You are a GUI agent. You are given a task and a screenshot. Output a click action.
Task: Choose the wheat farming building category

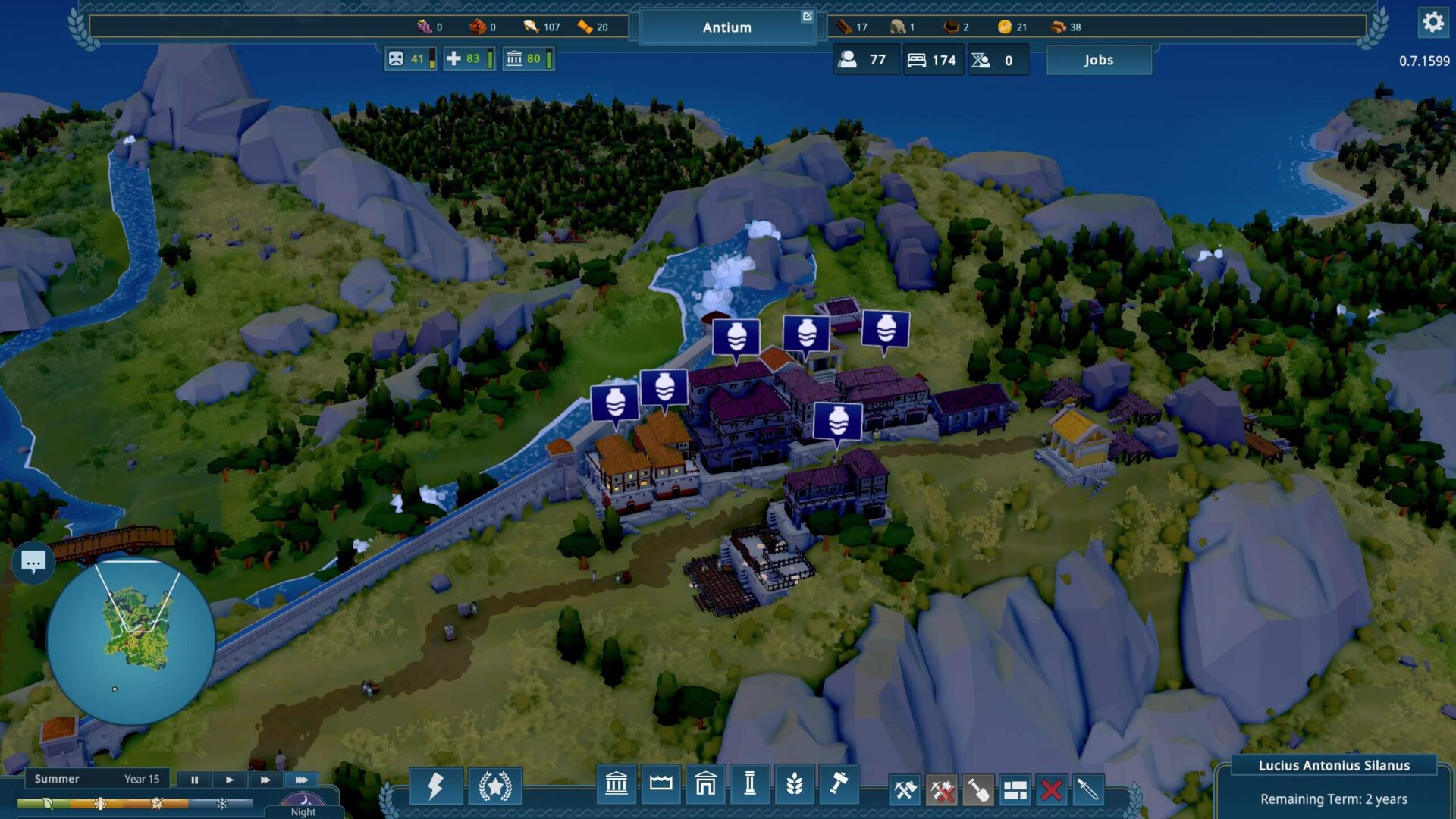pos(794,783)
